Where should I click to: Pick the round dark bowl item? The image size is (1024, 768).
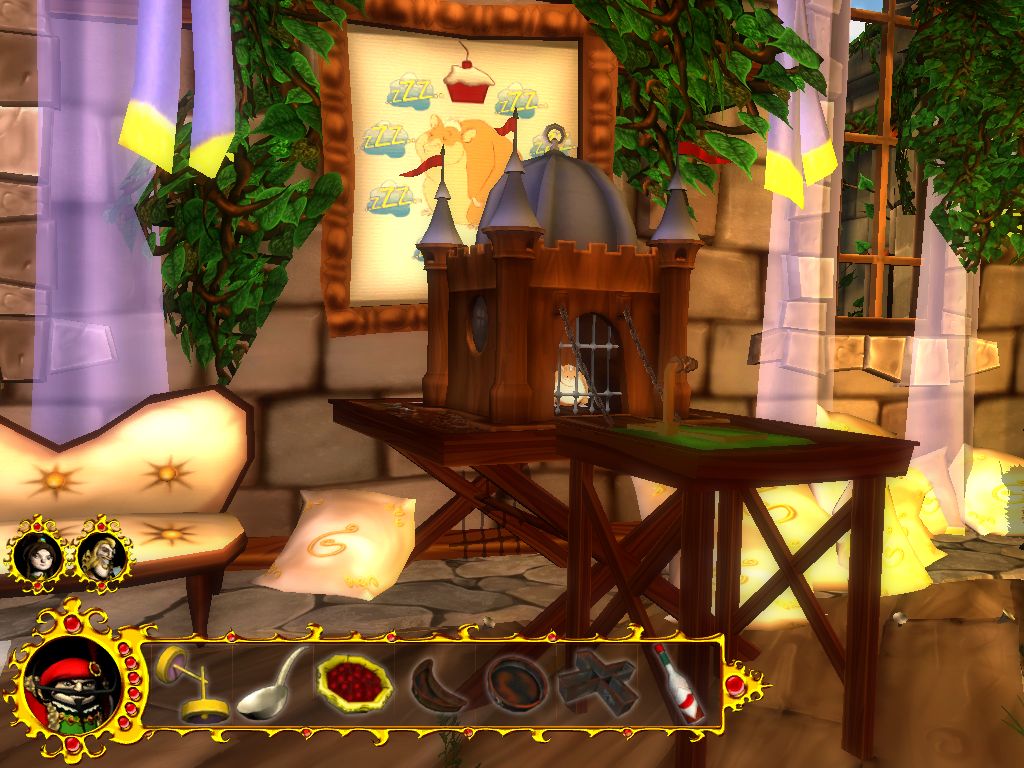(516, 684)
